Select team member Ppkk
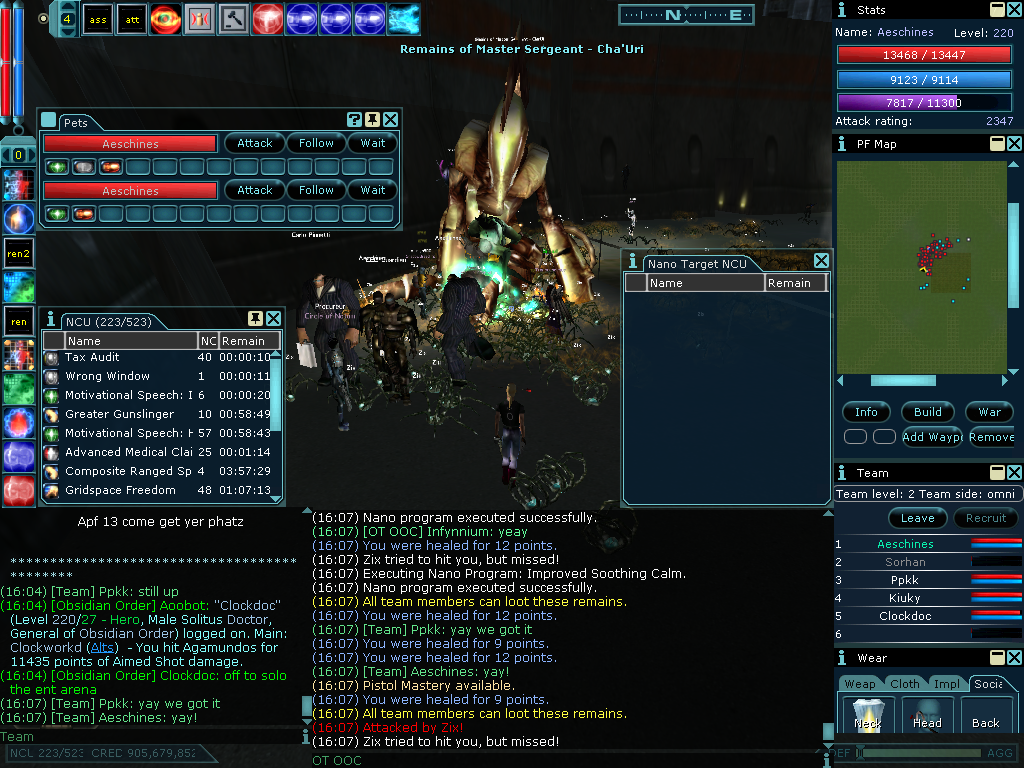Image resolution: width=1024 pixels, height=768 pixels. (x=904, y=580)
